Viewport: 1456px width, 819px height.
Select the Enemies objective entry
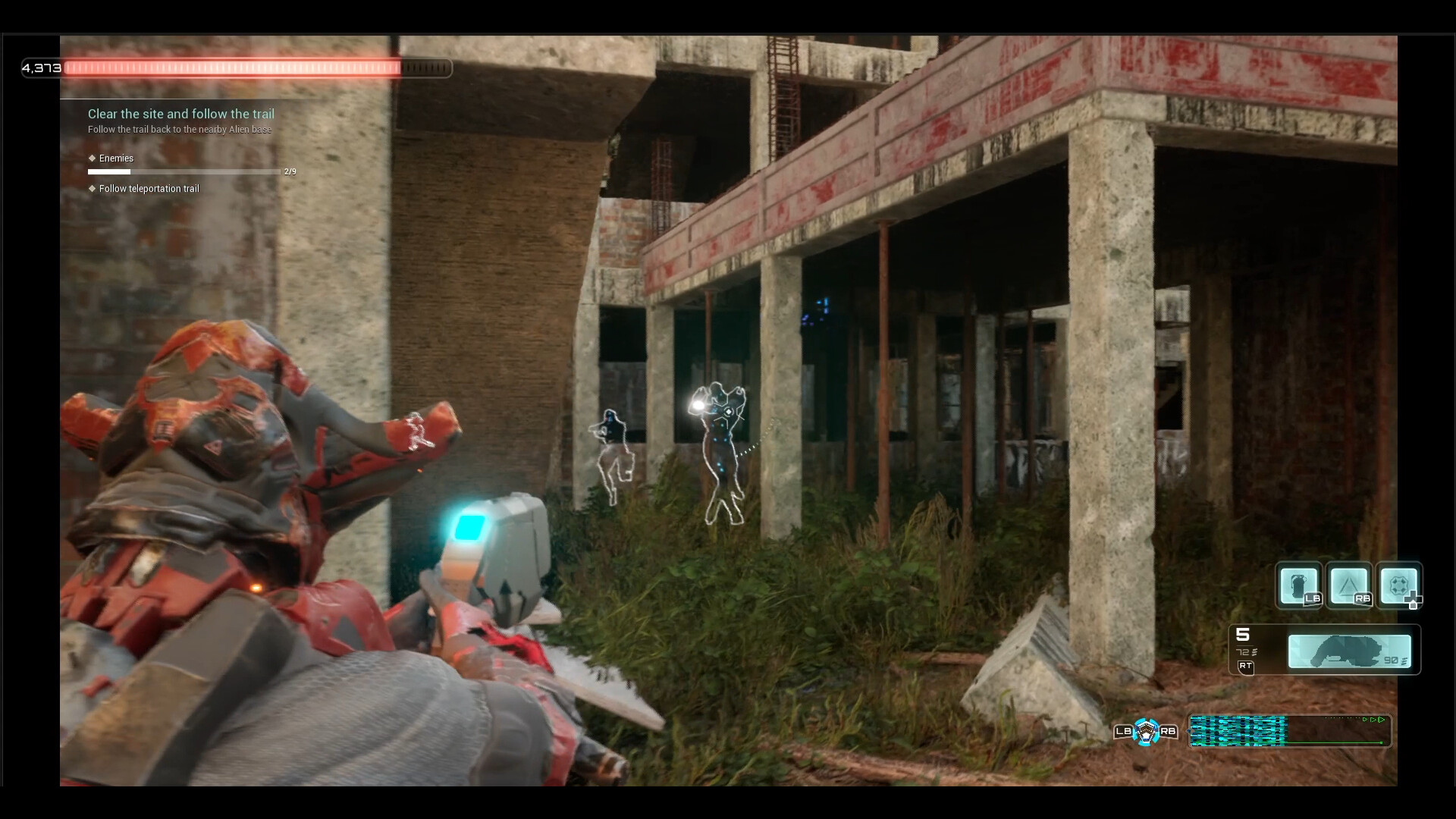point(116,158)
